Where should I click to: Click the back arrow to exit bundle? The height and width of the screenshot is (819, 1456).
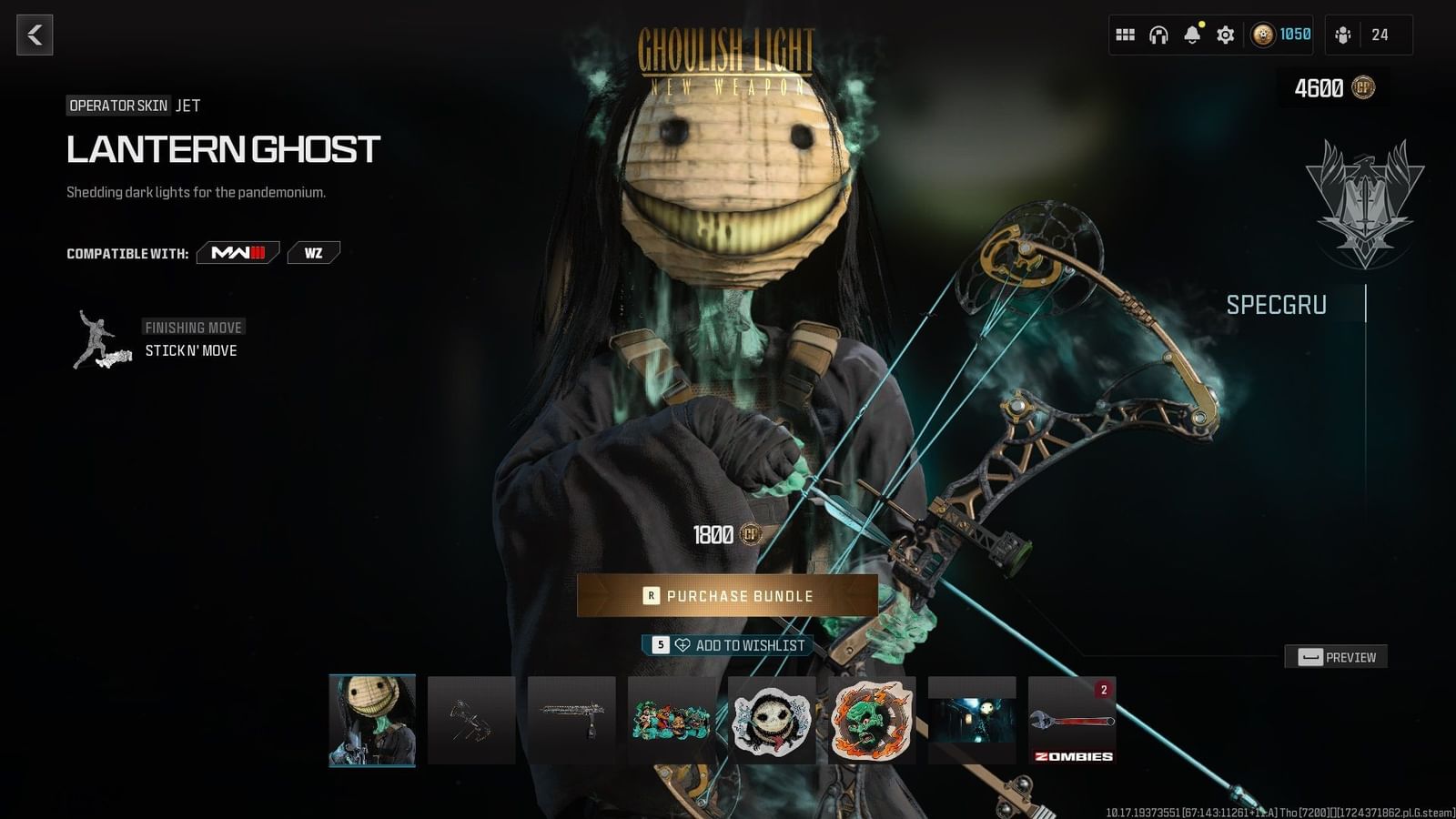pos(35,36)
